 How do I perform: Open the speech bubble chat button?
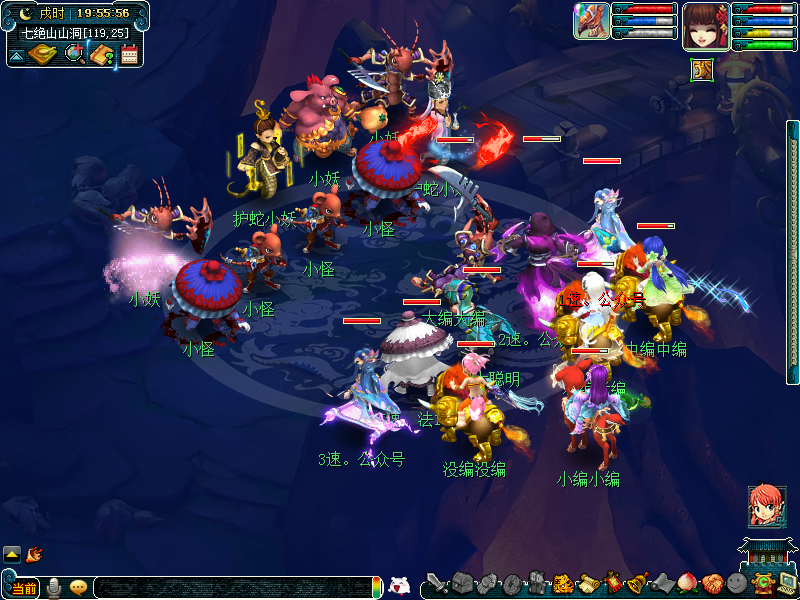coord(78,588)
